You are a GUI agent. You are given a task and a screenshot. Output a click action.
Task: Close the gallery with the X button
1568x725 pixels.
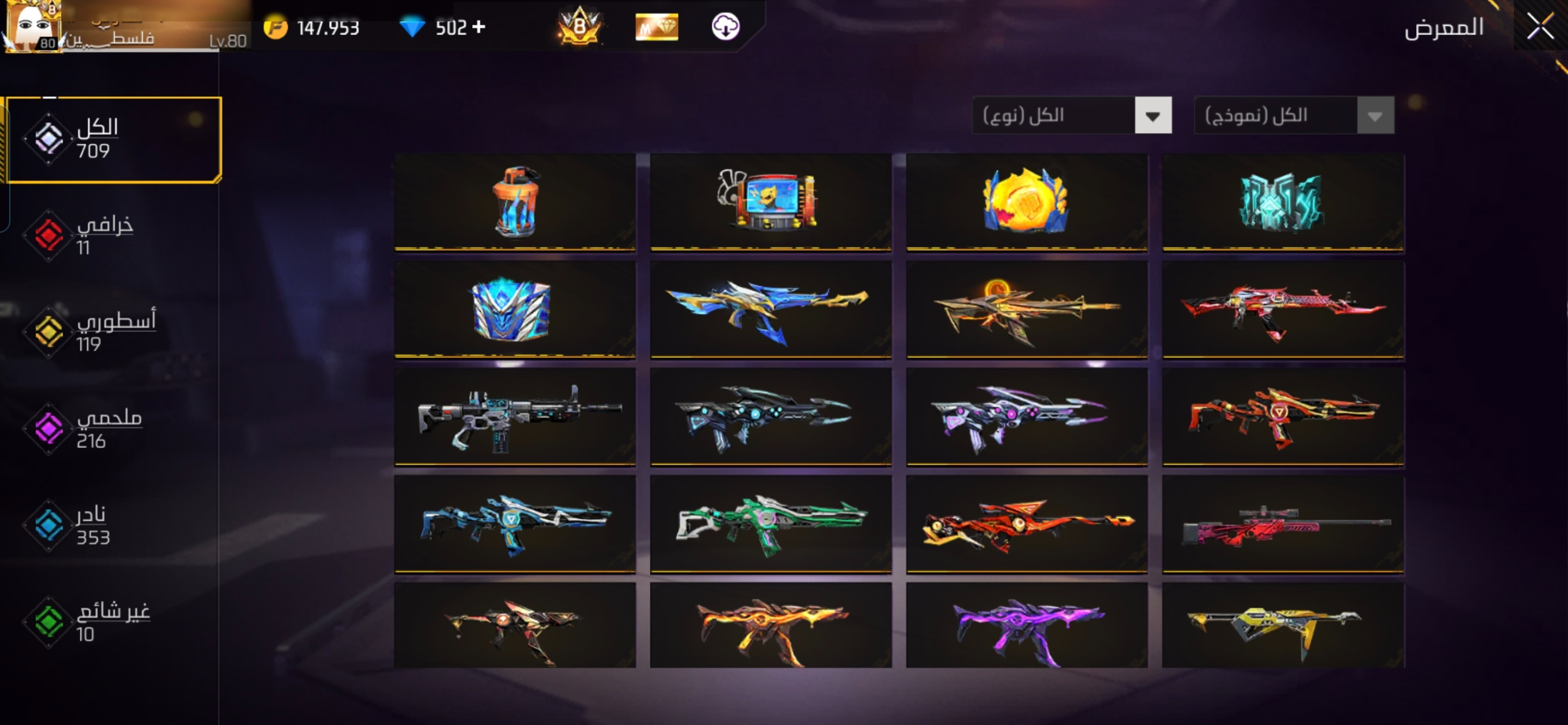click(1539, 27)
